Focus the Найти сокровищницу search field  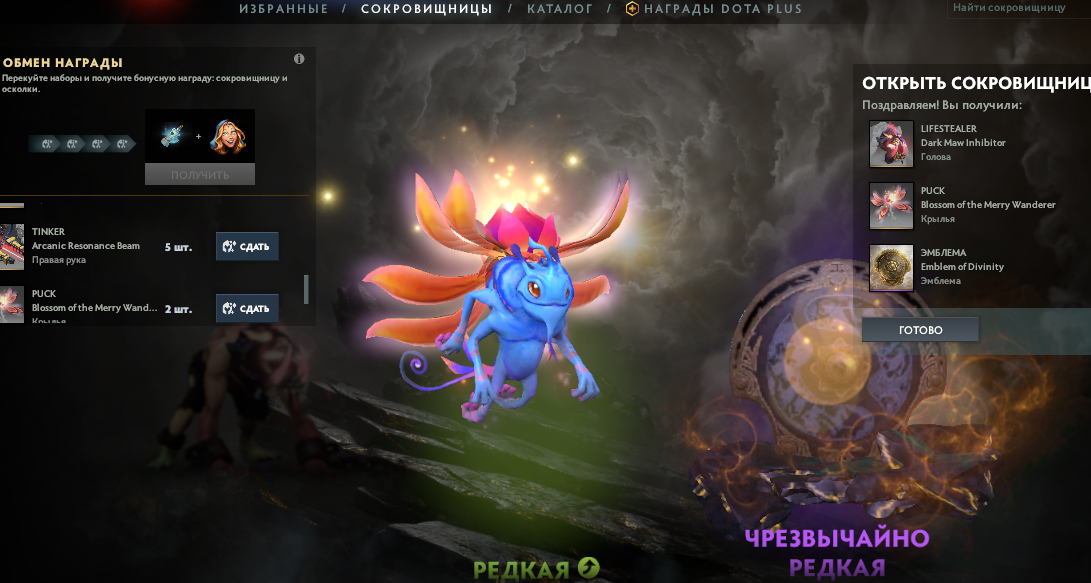[x=1018, y=7]
